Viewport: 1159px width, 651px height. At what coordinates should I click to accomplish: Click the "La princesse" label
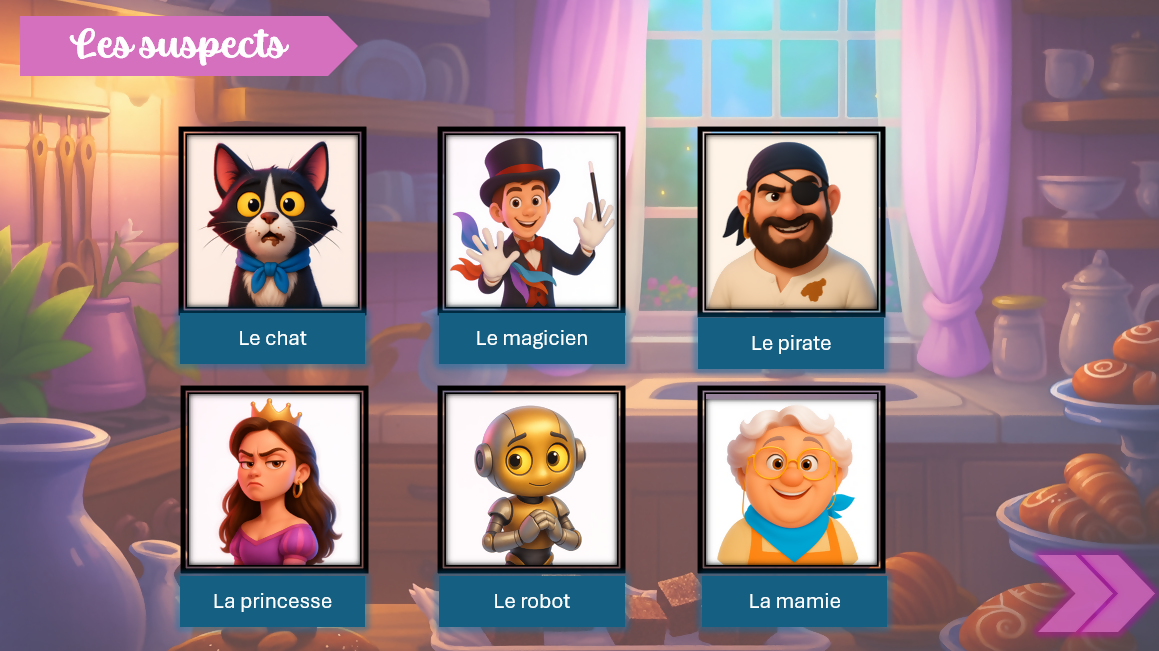272,601
